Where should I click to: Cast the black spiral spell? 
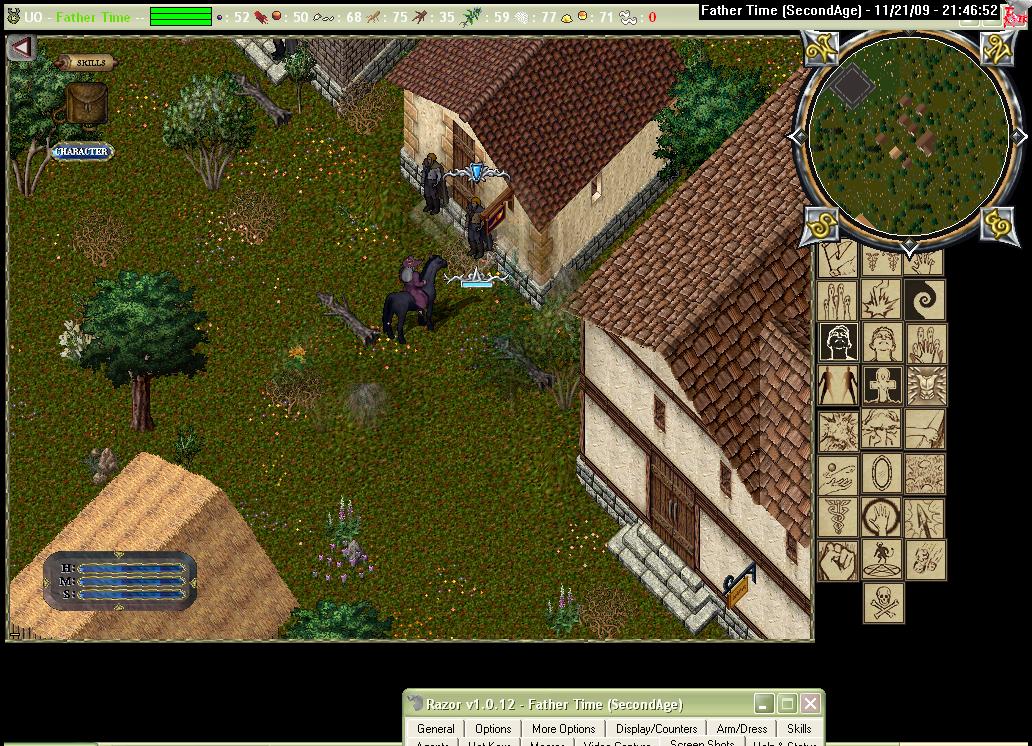pos(924,298)
